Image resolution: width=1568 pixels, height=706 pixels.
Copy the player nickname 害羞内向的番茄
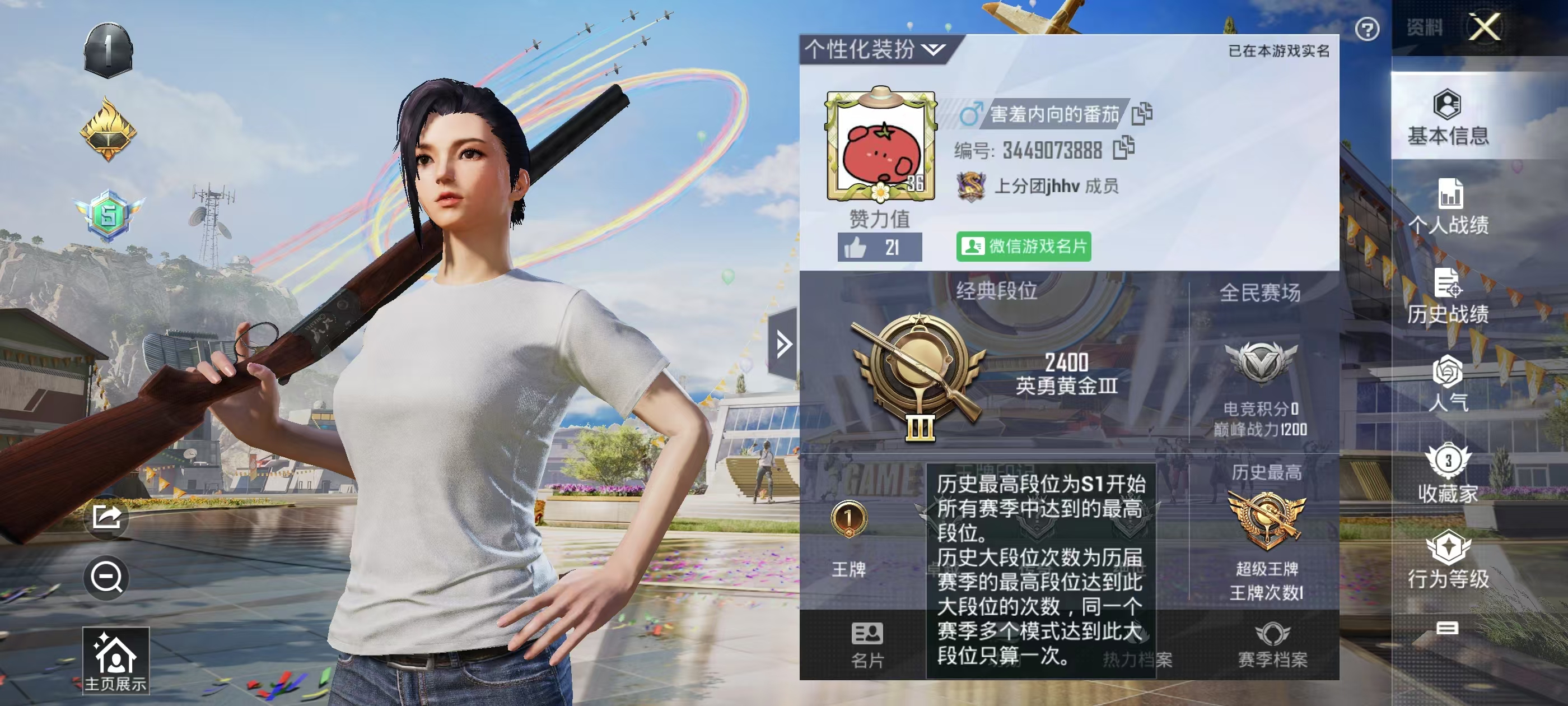tap(1141, 113)
